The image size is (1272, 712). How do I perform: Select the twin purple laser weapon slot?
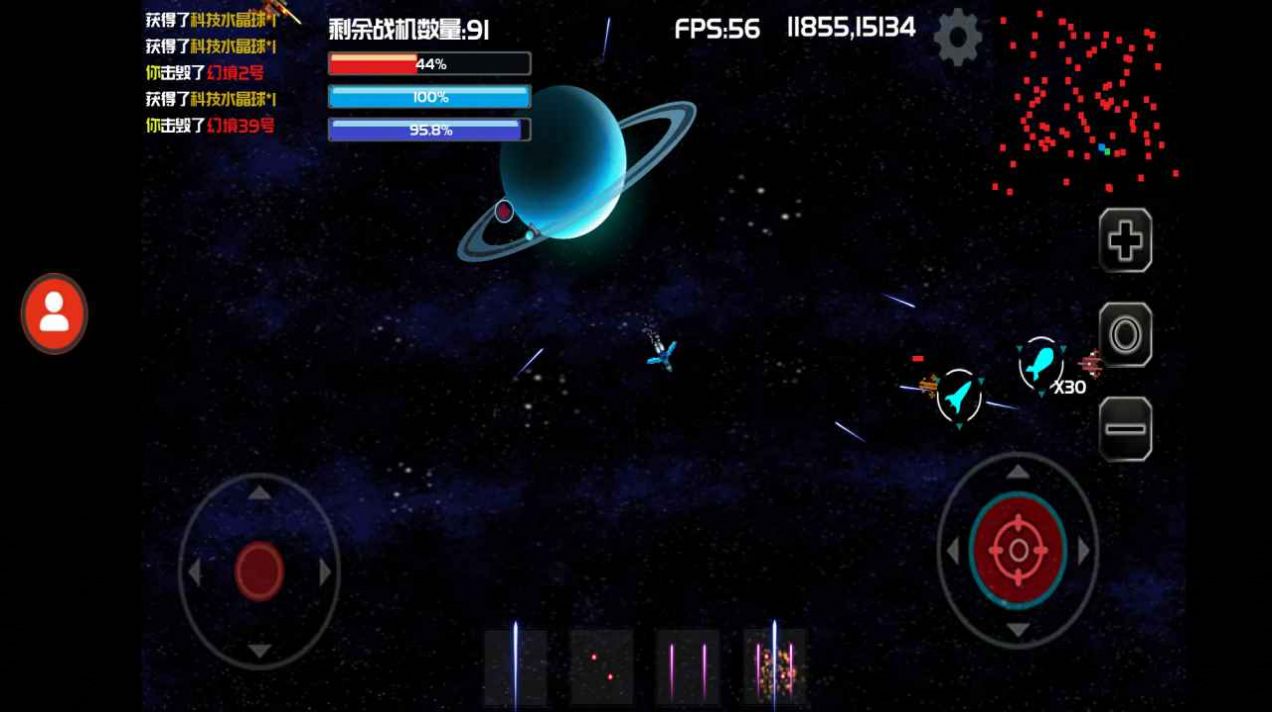click(688, 666)
